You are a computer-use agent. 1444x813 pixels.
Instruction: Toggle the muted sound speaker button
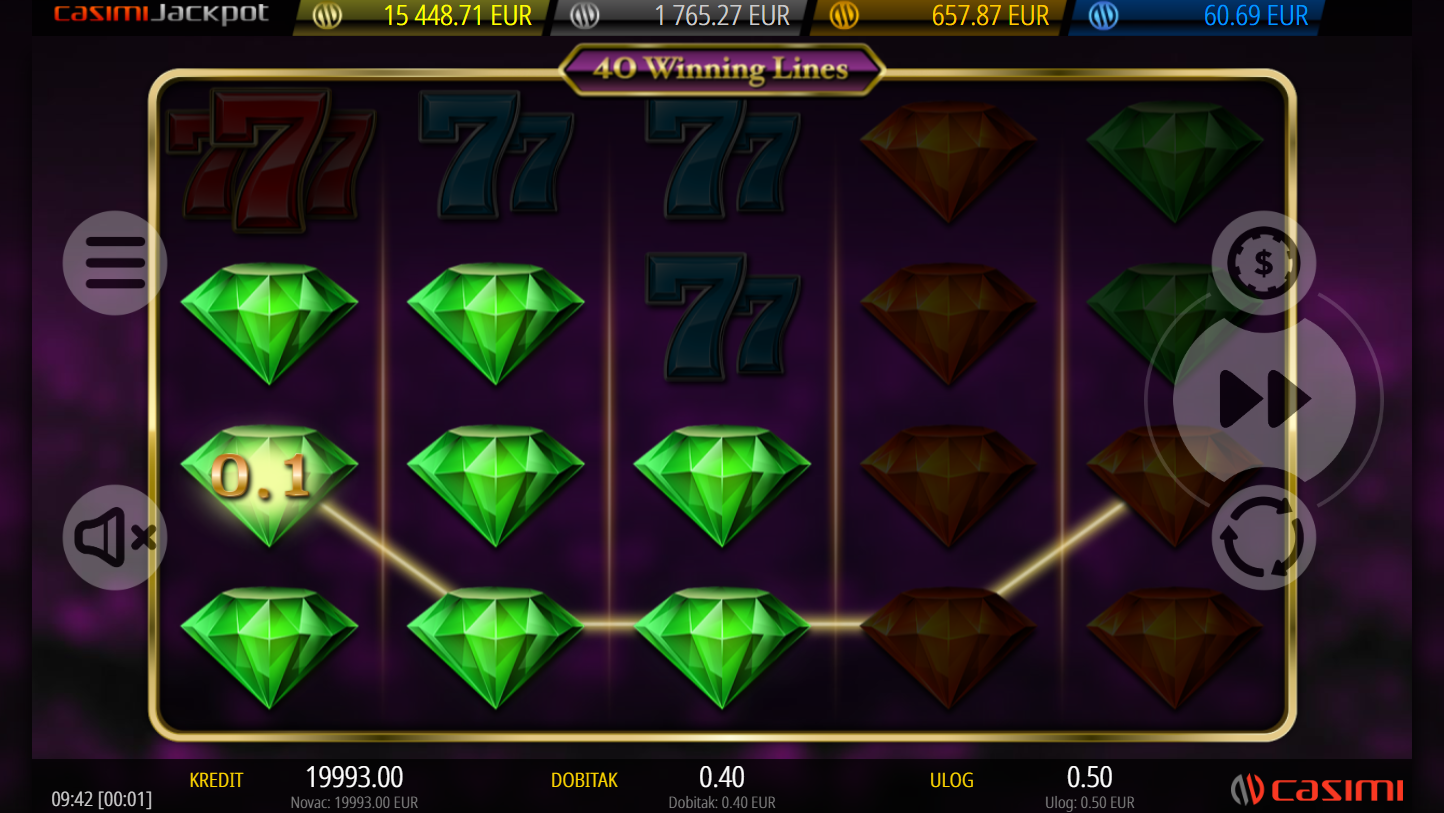tap(115, 538)
